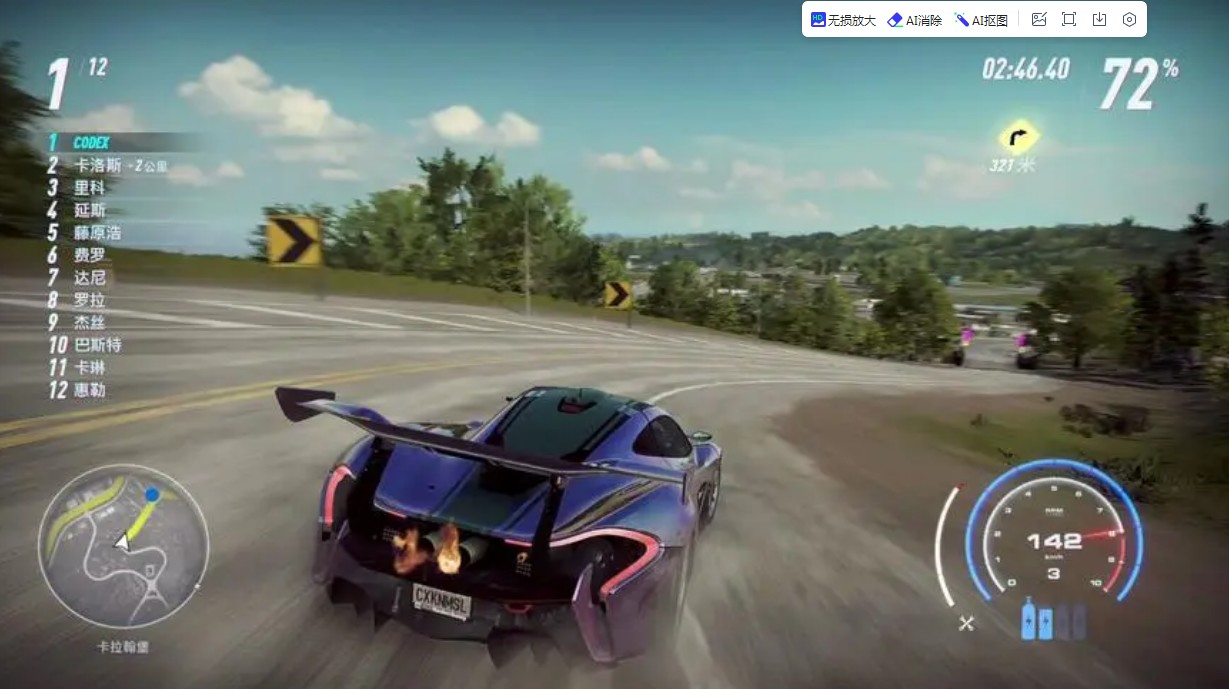
Task: Click the yellow right-turn indicator icon
Action: click(1019, 138)
